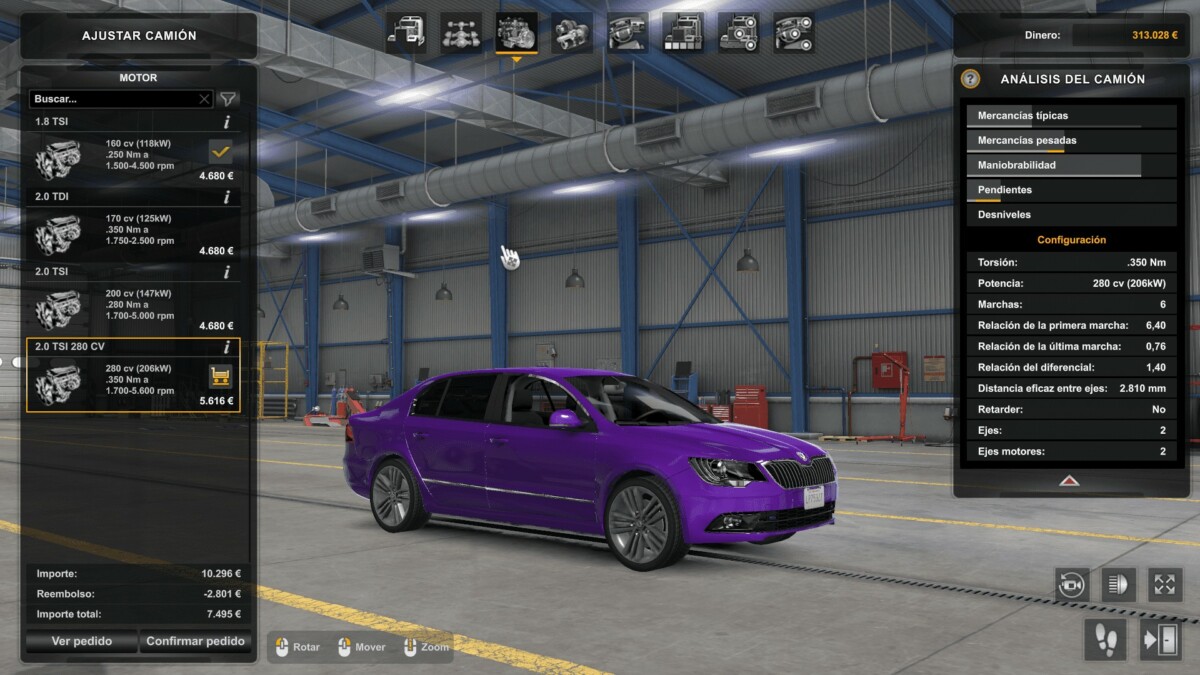Screen dimensions: 1200x675
Task: Click the help question mark icon
Action: [x=970, y=79]
